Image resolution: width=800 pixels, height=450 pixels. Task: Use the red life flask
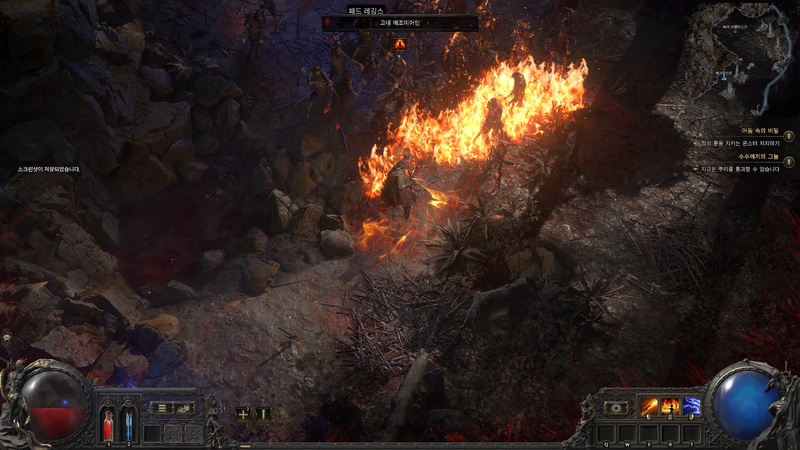[x=108, y=423]
